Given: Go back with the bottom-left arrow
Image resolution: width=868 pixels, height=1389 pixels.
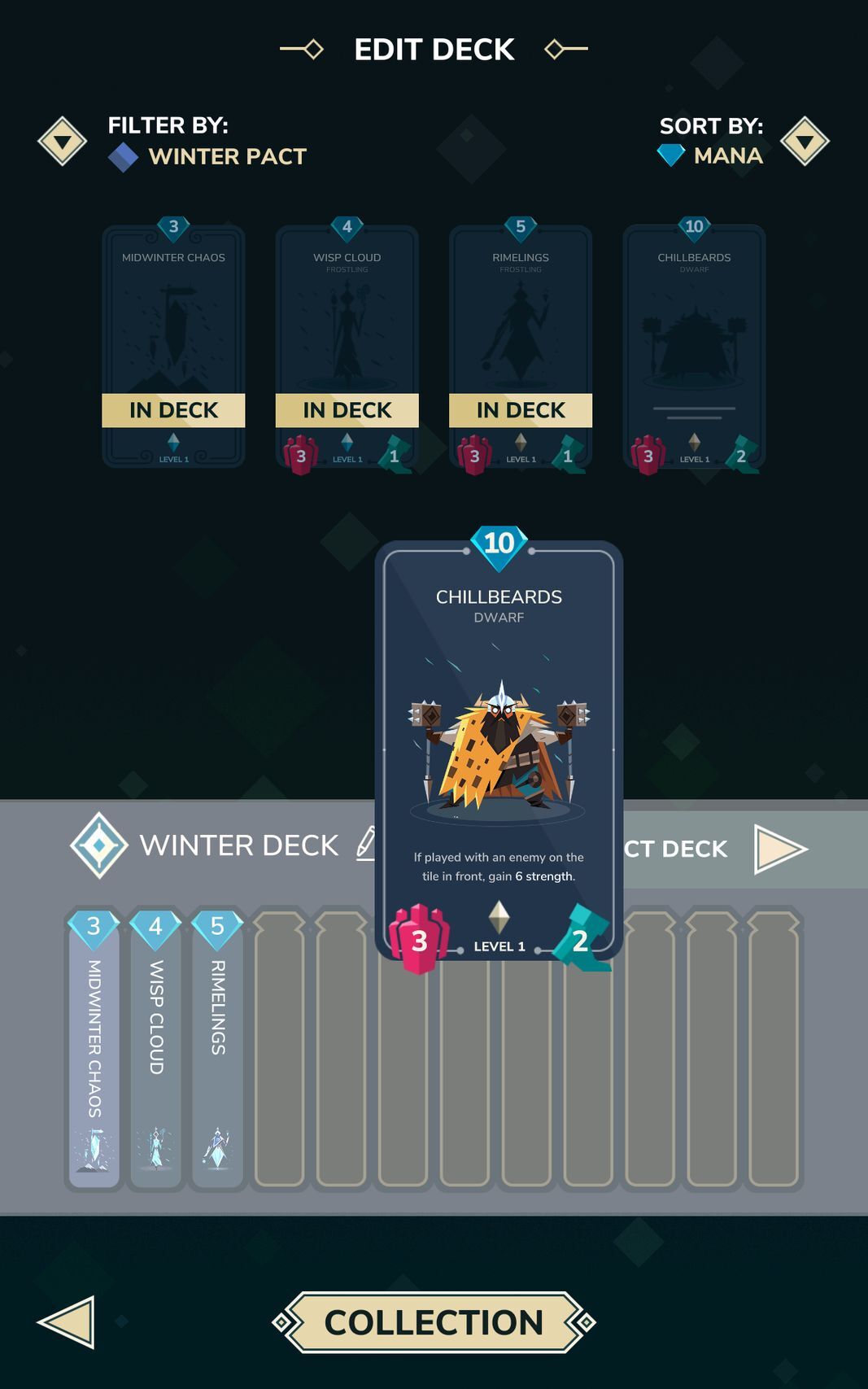Looking at the screenshot, I should click(x=67, y=1322).
